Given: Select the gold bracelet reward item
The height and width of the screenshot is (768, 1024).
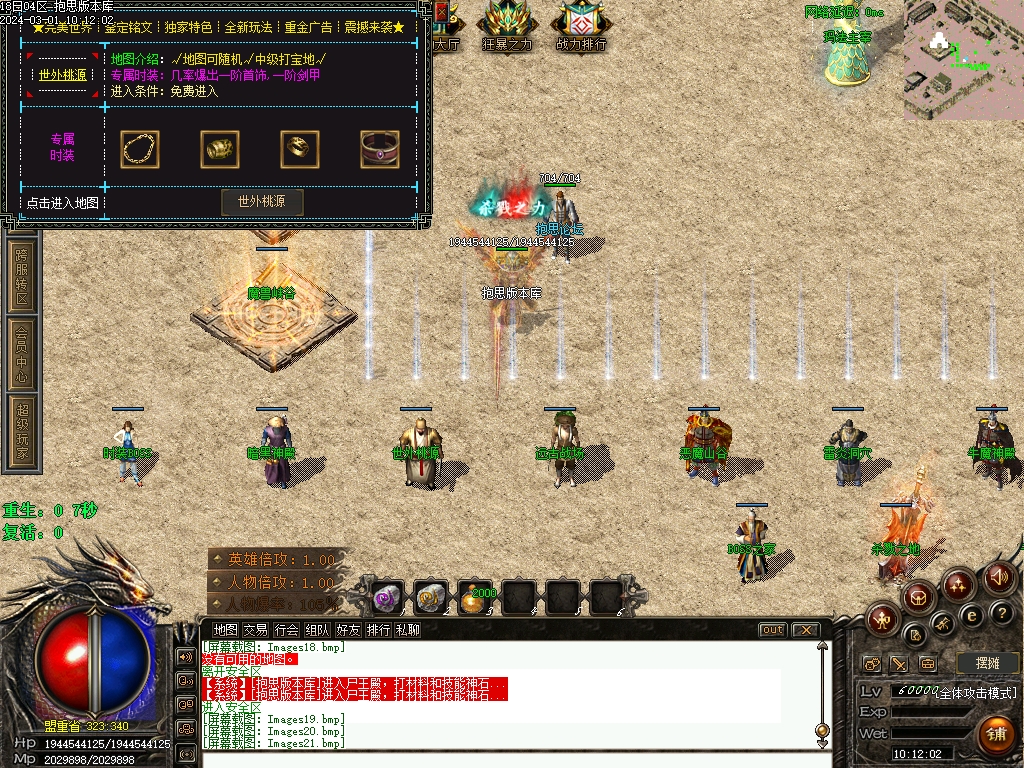Looking at the screenshot, I should click(220, 149).
